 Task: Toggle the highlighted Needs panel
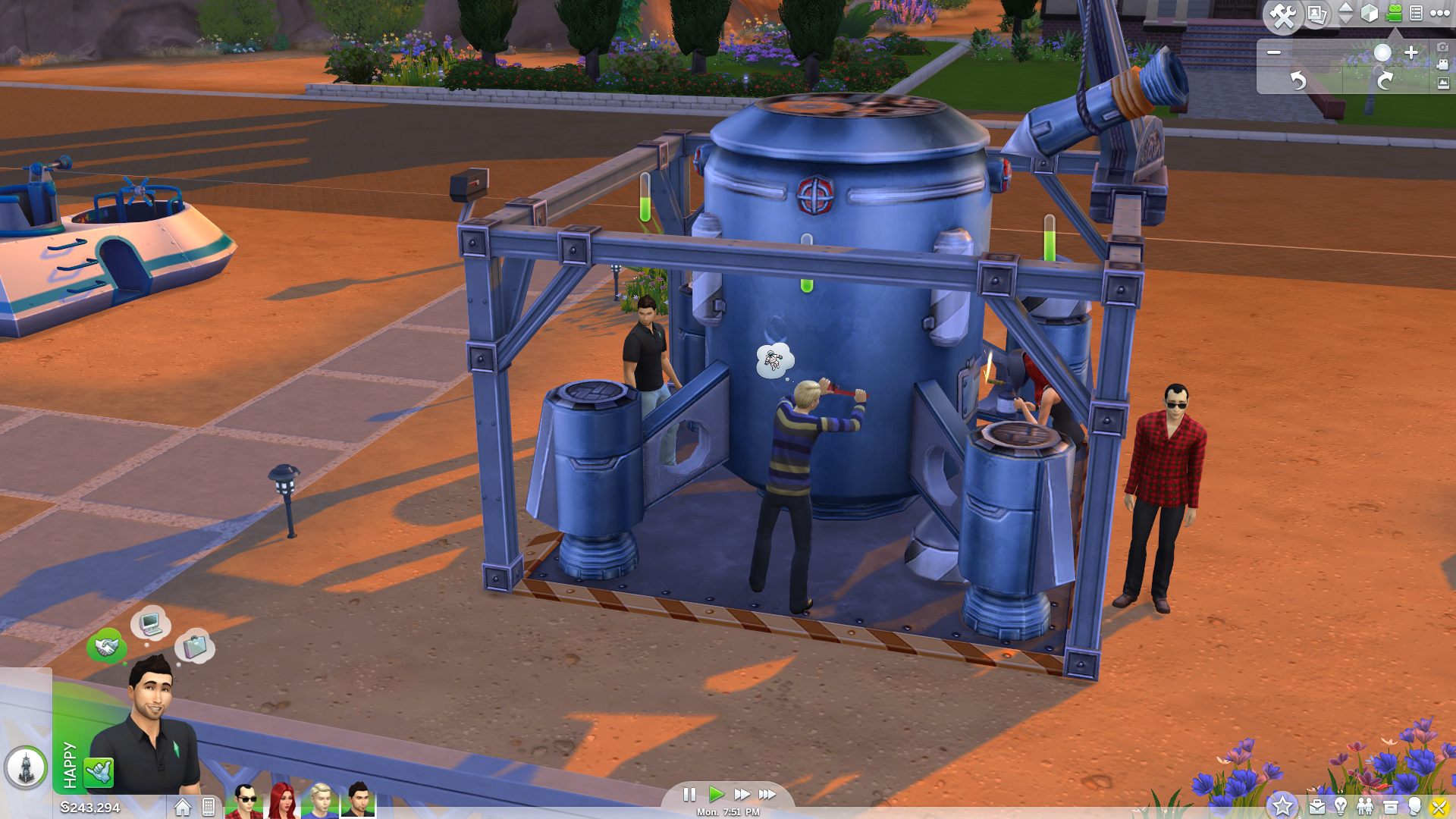click(1439, 806)
